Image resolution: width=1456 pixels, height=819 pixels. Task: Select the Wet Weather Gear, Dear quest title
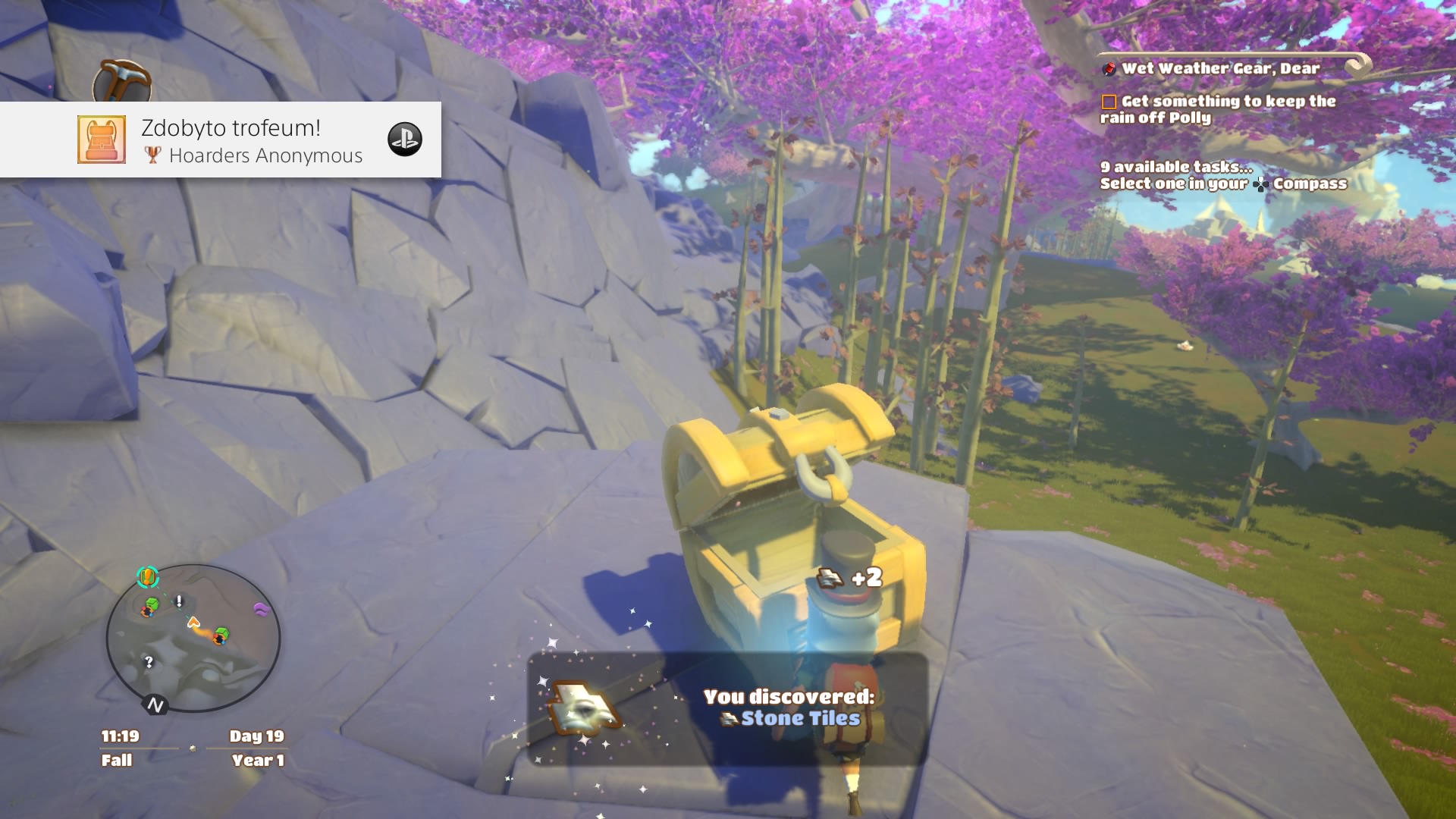click(x=1220, y=68)
